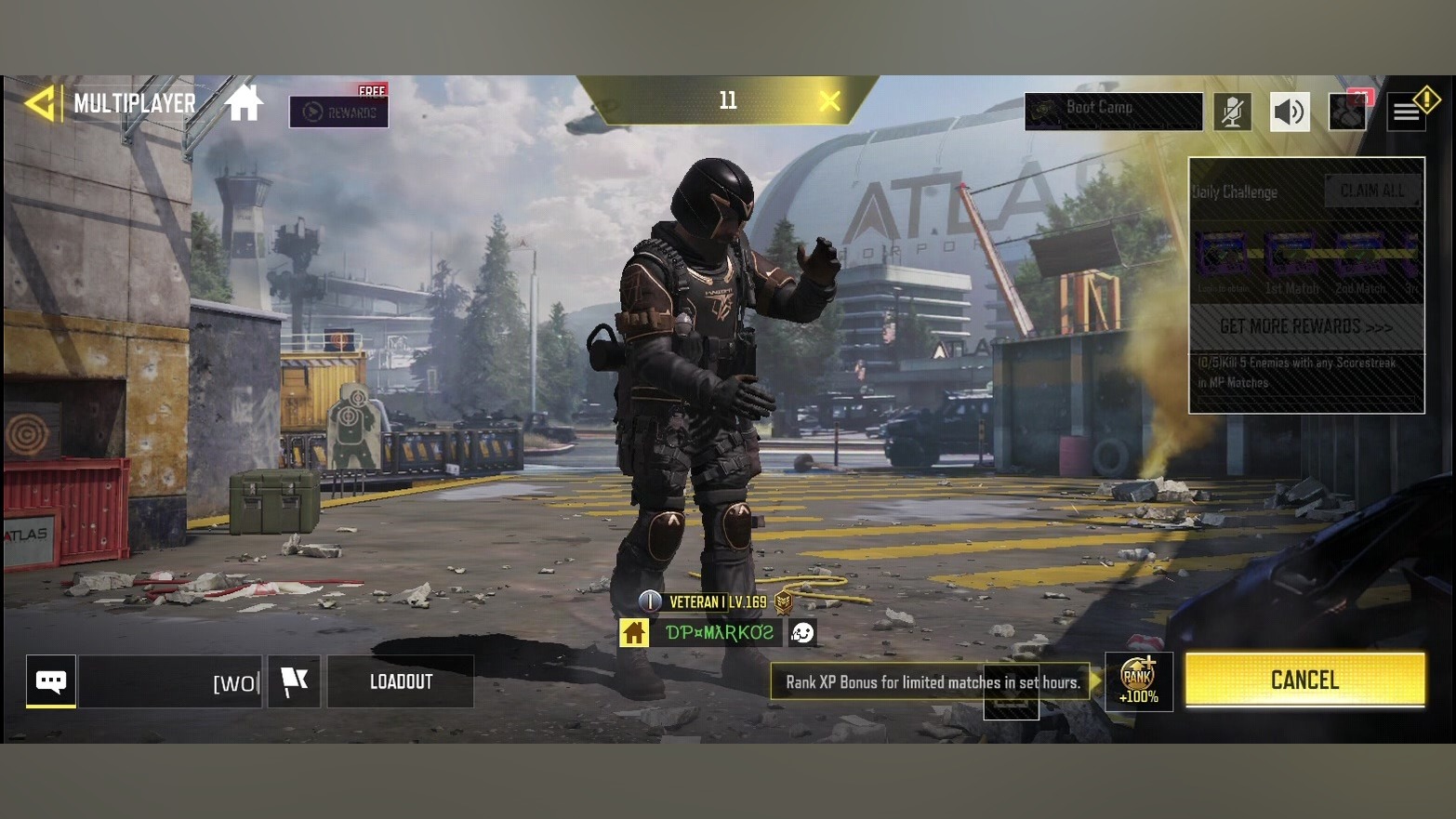
Task: Open the friends icon with notification badge
Action: point(1348,112)
